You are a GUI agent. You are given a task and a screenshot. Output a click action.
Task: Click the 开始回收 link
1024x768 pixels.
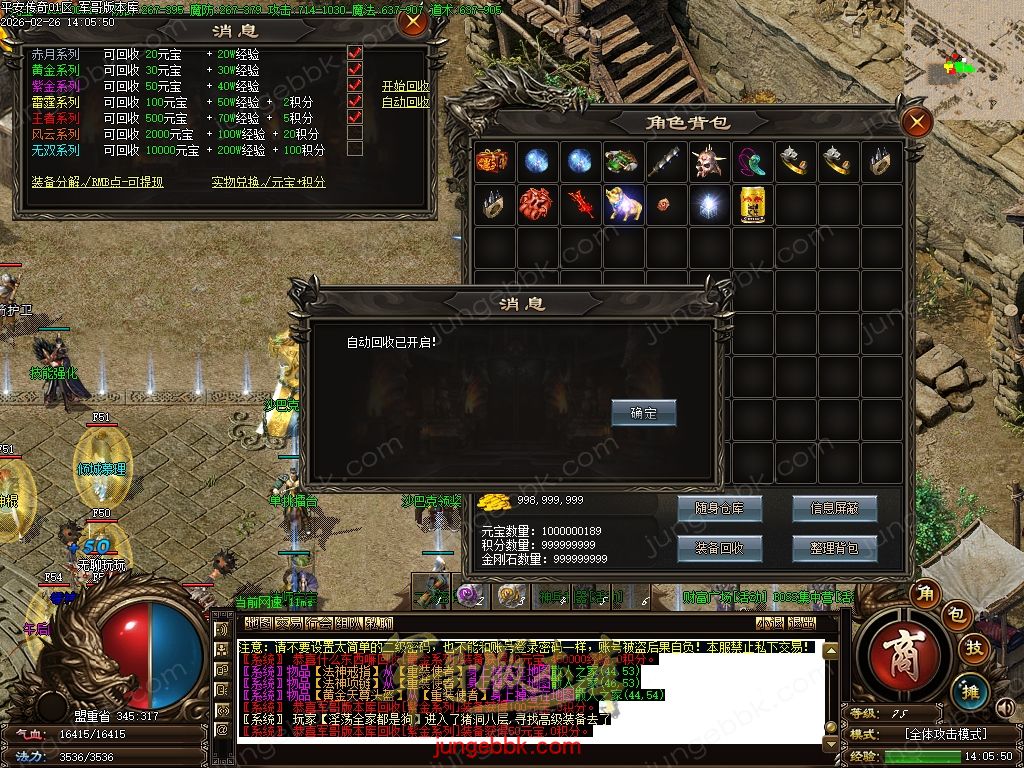click(405, 86)
